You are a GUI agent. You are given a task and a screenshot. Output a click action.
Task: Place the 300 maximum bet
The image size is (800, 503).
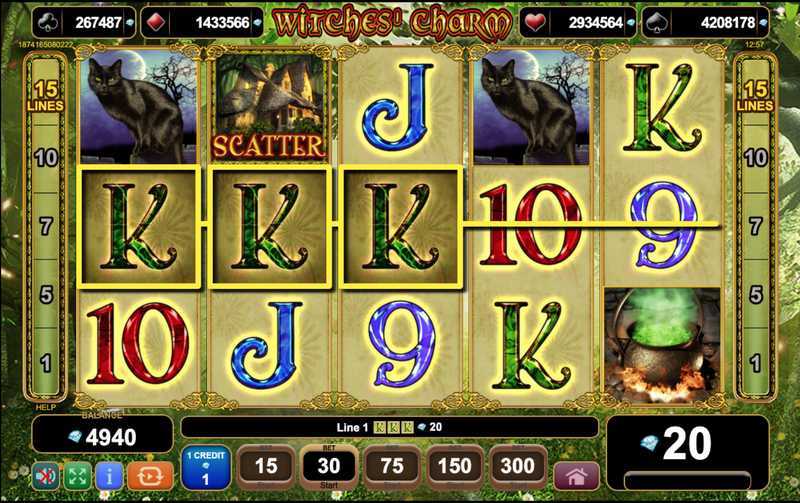[x=517, y=466]
